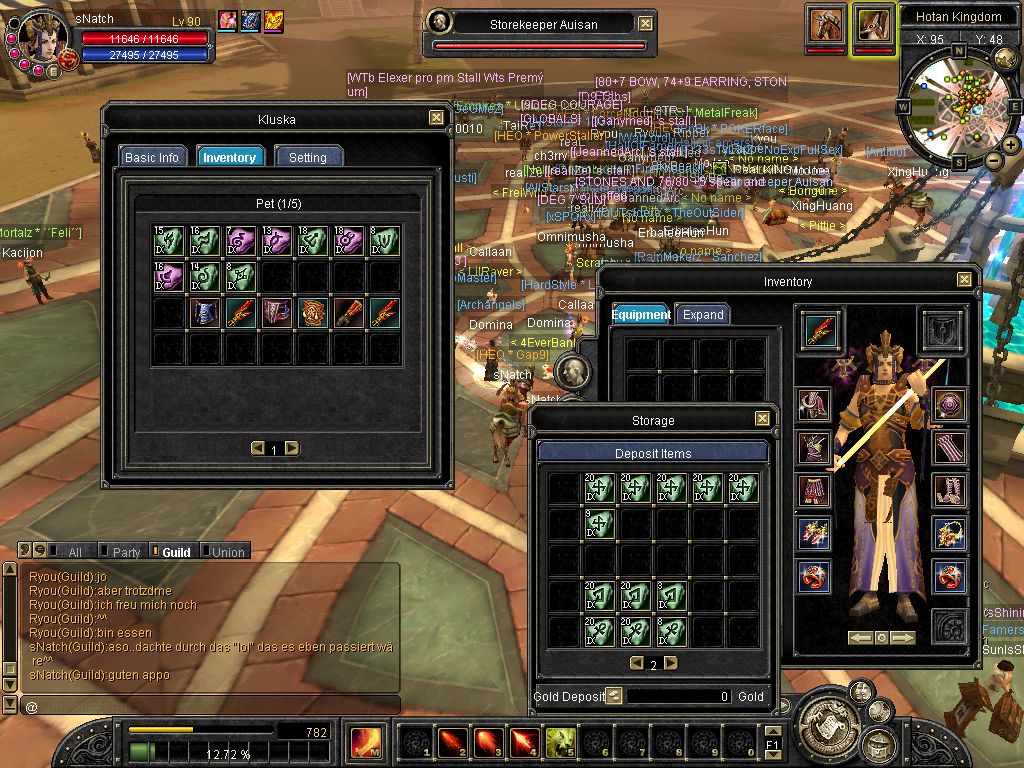
Task: Select the equipped glaive weapon slot
Action: coord(820,330)
